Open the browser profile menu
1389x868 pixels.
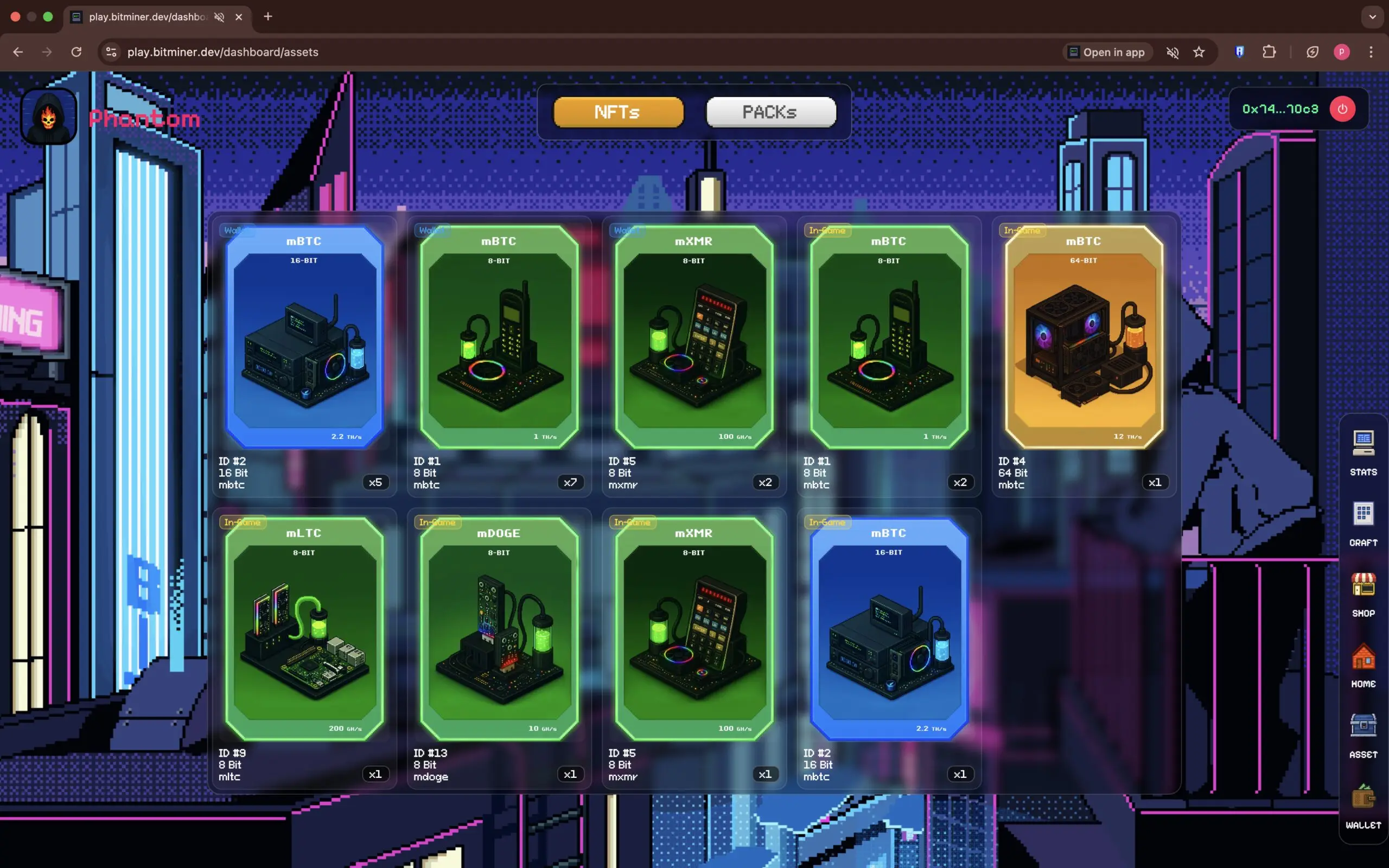[1342, 52]
